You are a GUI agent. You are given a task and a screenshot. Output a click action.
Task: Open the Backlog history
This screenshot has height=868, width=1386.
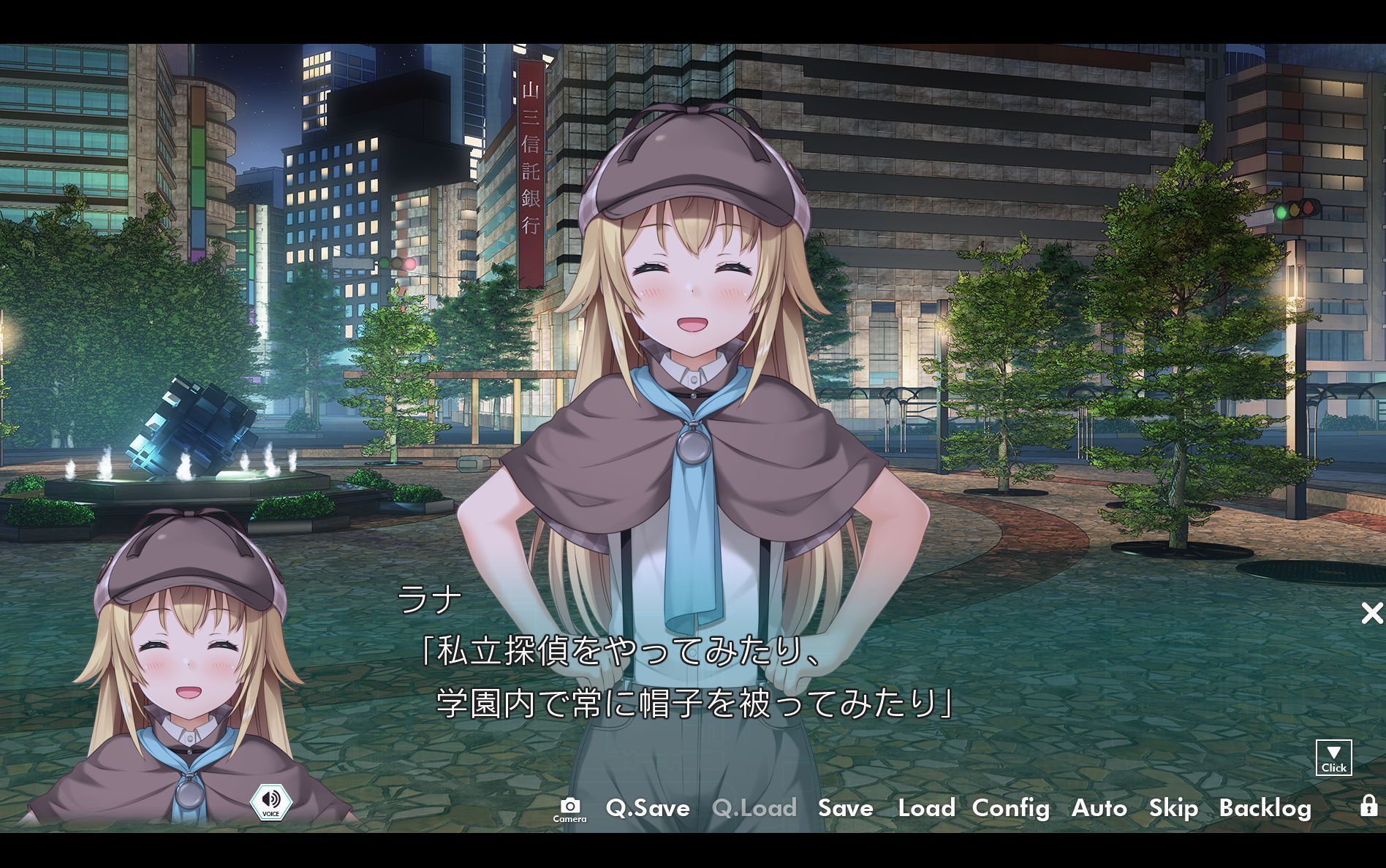(1266, 809)
